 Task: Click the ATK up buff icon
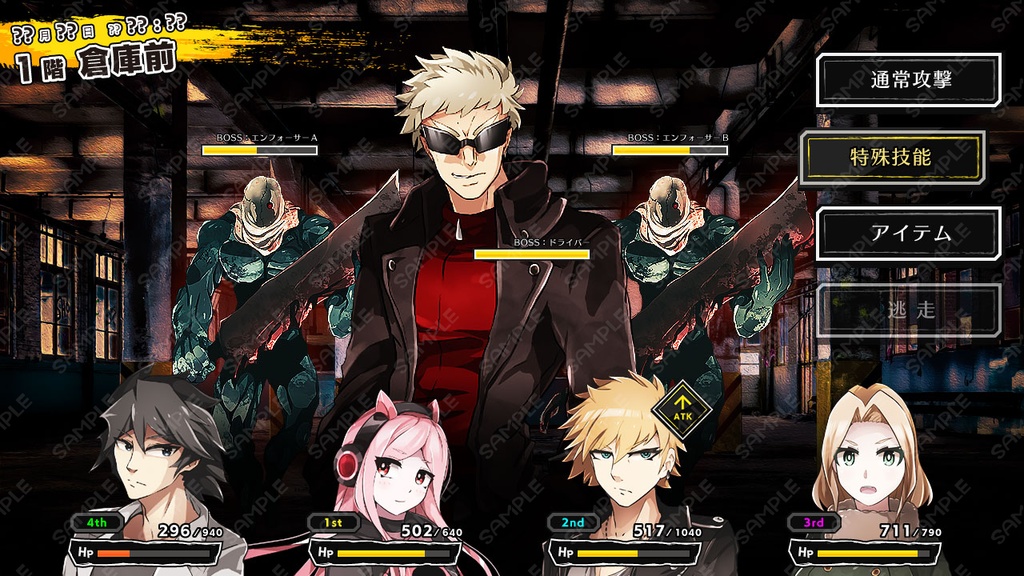click(683, 408)
